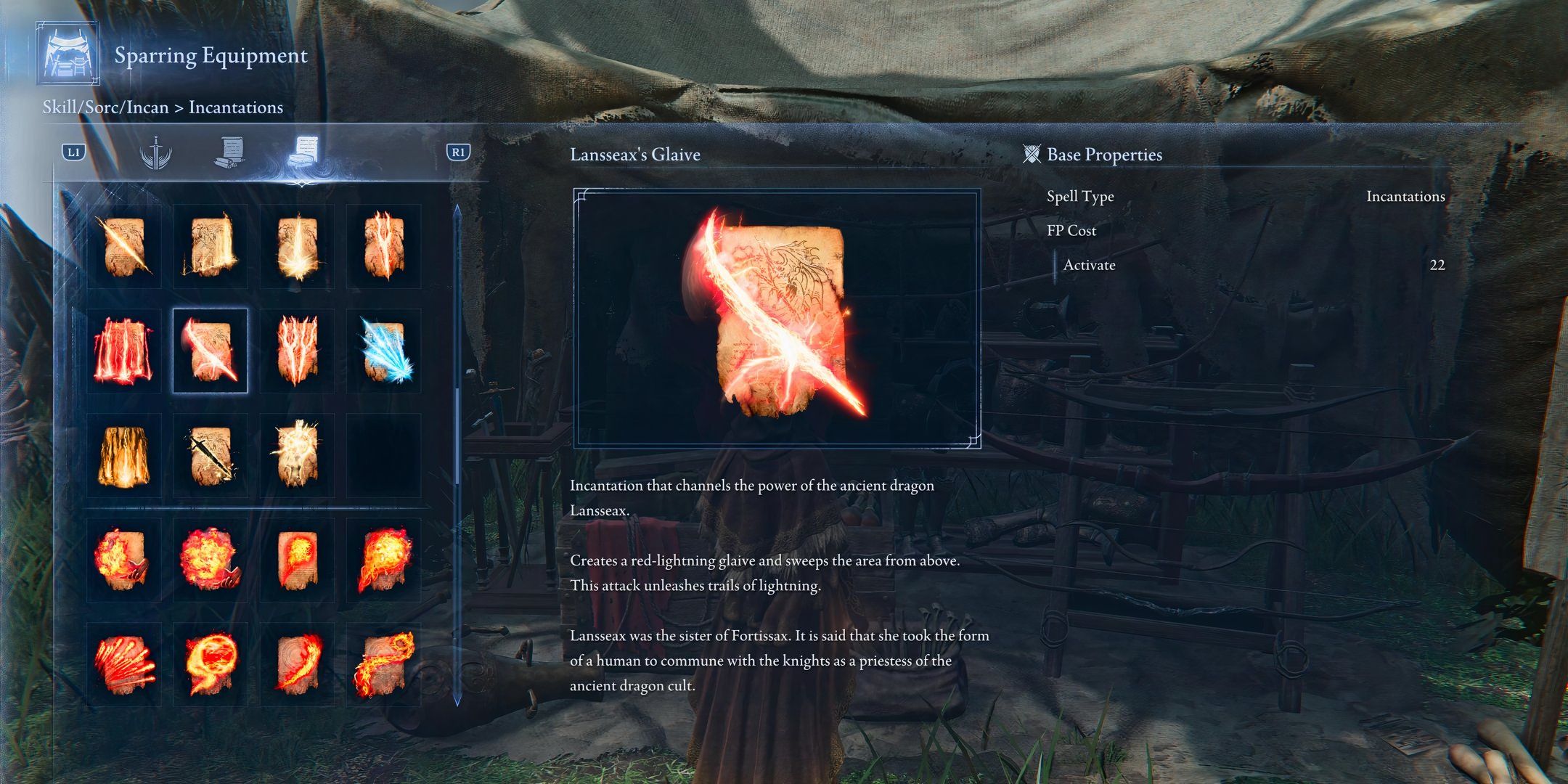Switch to the sword skills tab
This screenshot has height=784, width=1568.
pos(155,152)
